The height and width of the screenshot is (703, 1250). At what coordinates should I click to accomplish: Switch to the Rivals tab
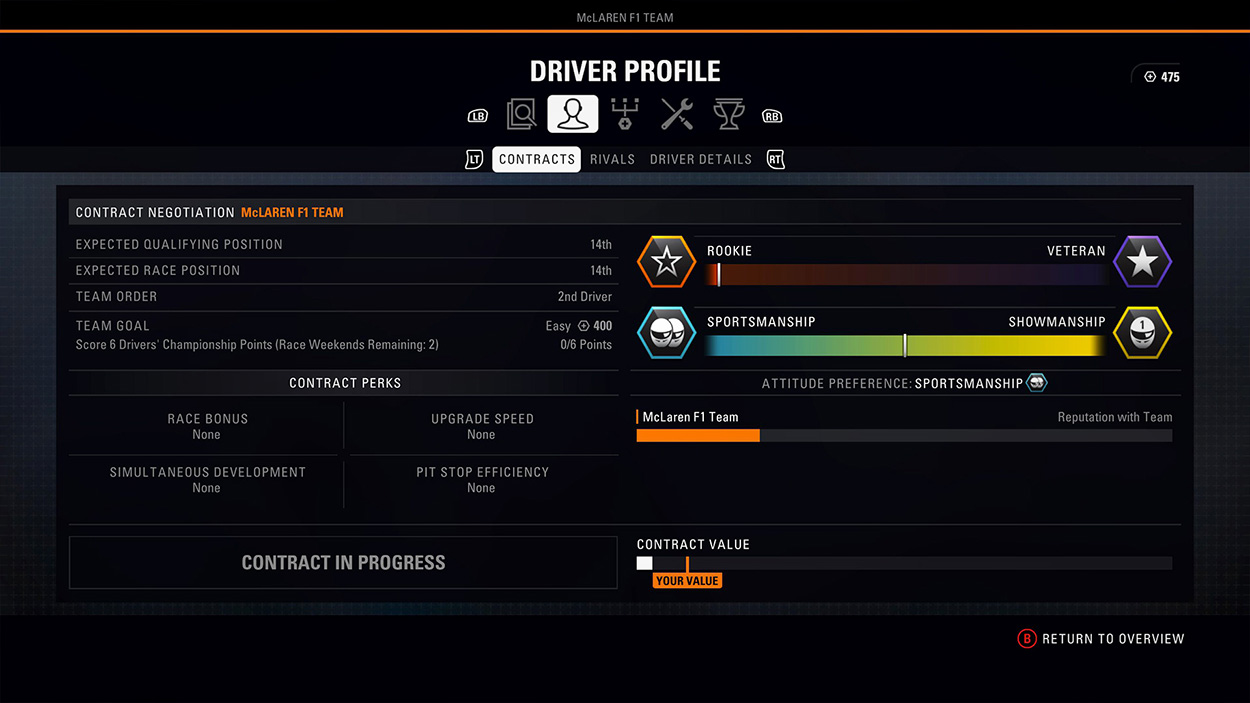click(612, 159)
